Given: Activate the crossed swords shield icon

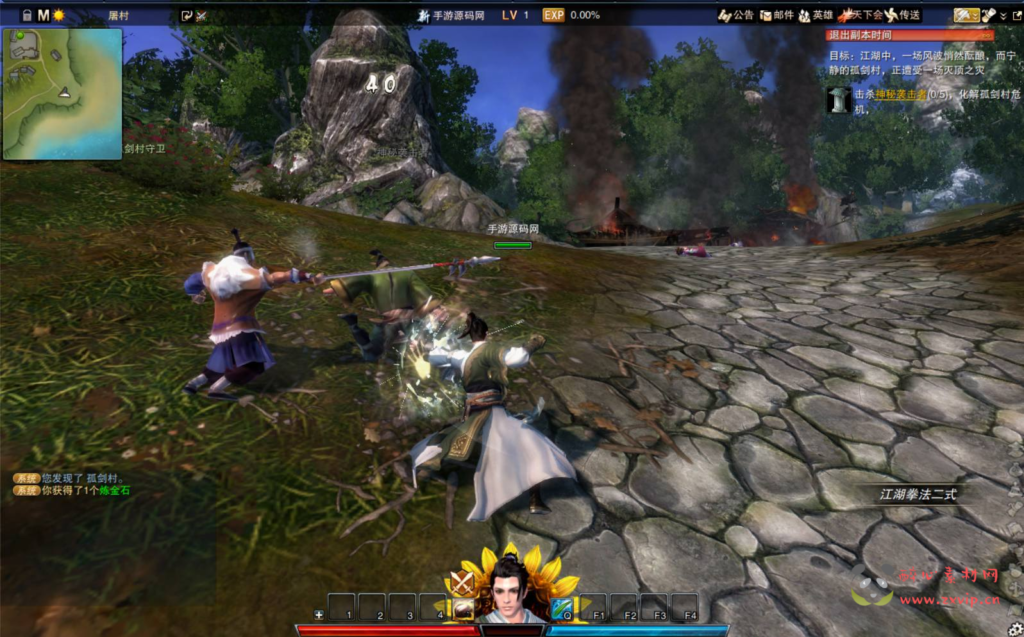Looking at the screenshot, I should coord(462,582).
